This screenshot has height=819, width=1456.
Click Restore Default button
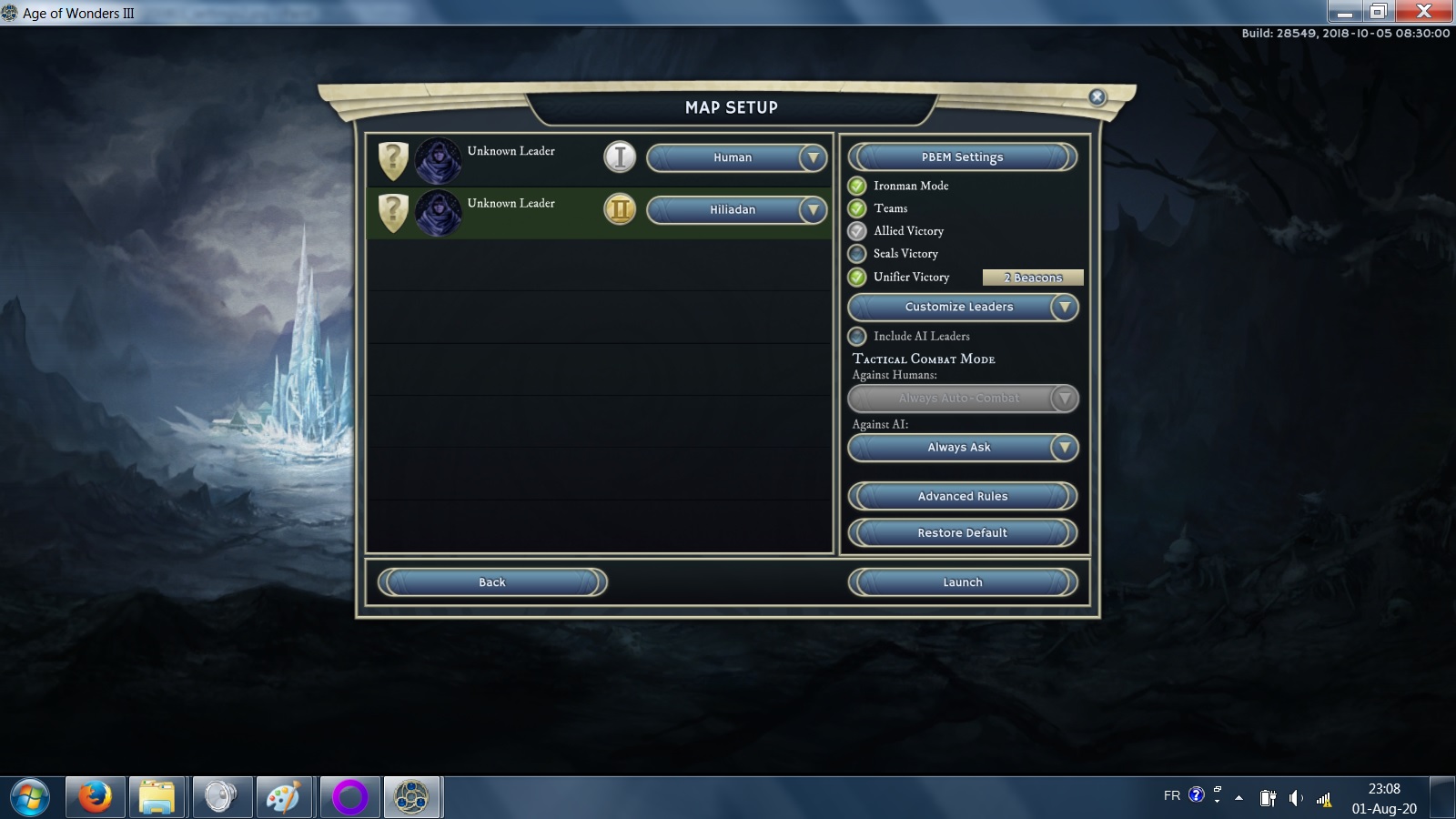click(x=962, y=532)
